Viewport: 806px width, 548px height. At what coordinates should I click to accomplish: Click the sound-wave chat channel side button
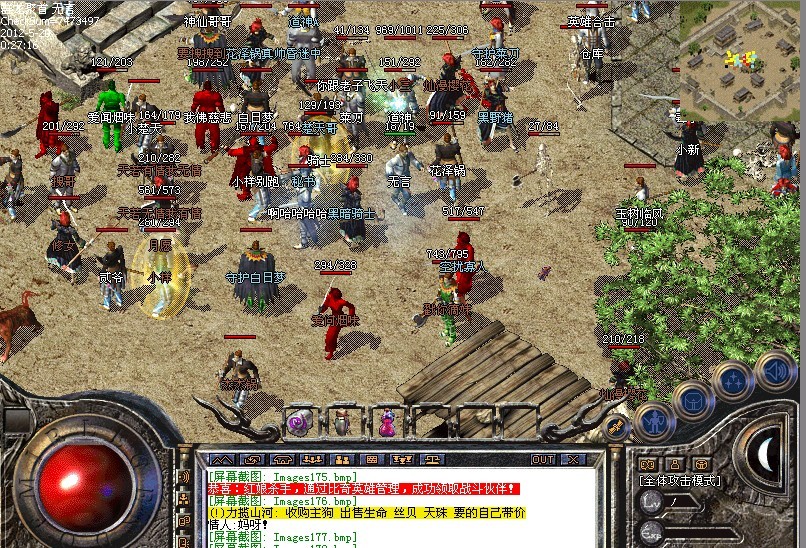pyautogui.click(x=185, y=475)
